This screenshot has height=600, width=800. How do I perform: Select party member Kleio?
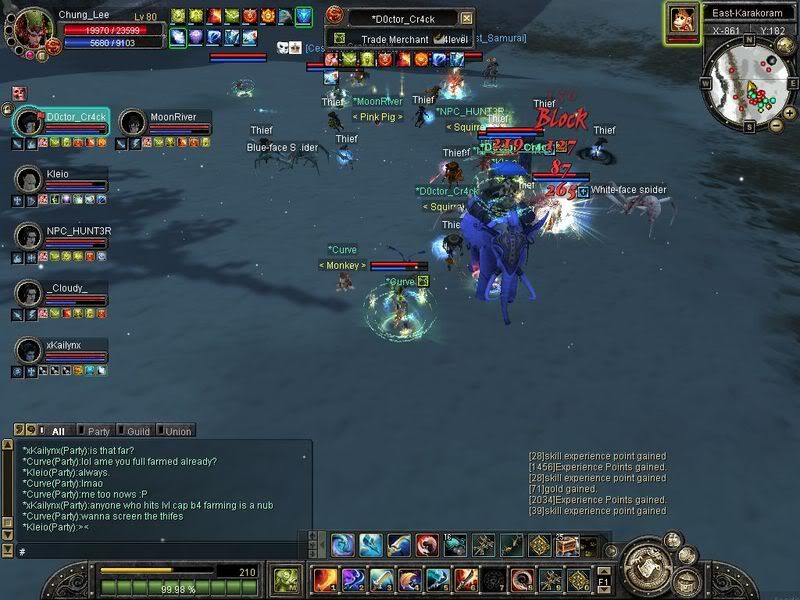point(29,179)
